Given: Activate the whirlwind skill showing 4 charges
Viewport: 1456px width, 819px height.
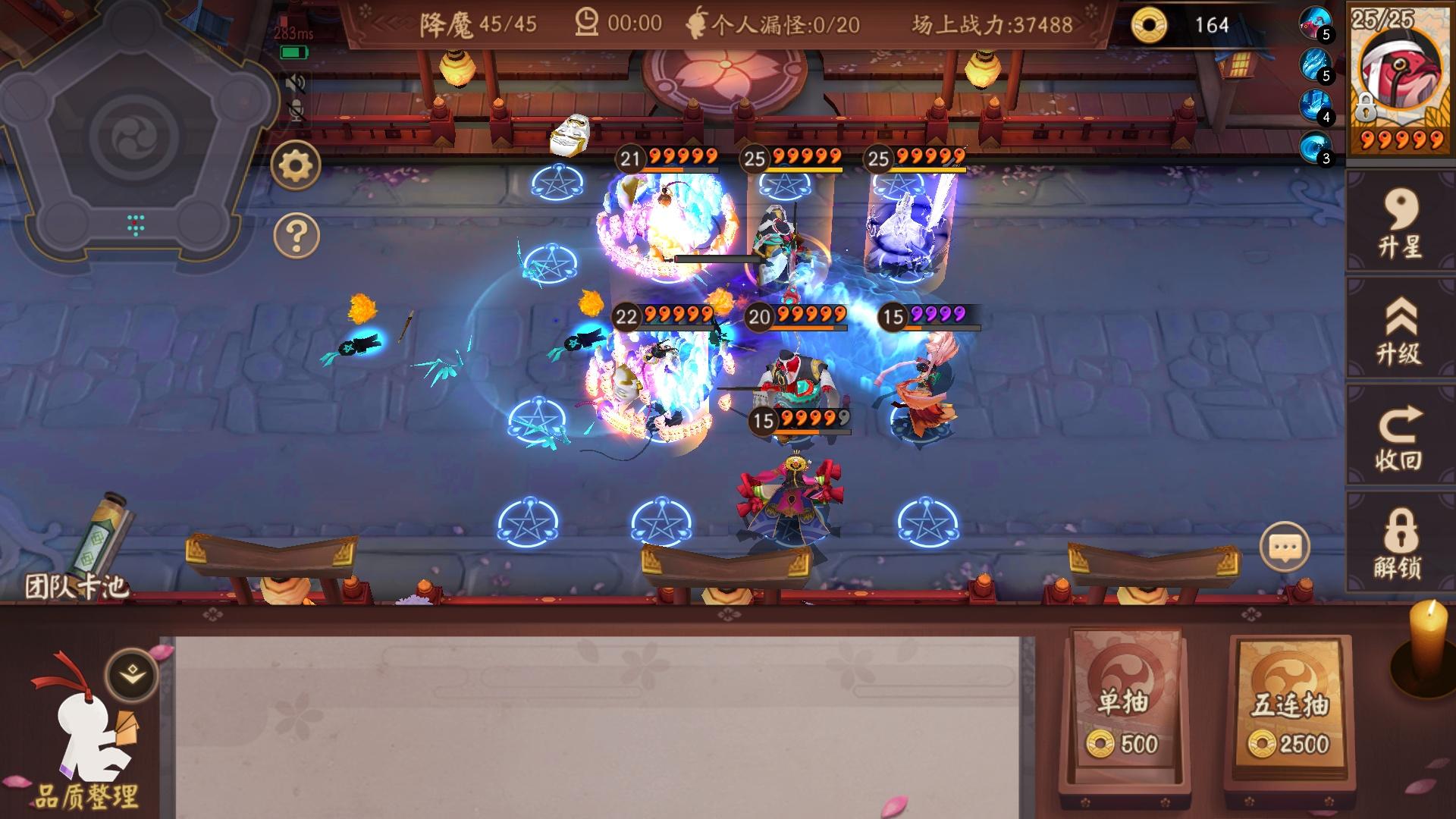Looking at the screenshot, I should tap(1316, 106).
